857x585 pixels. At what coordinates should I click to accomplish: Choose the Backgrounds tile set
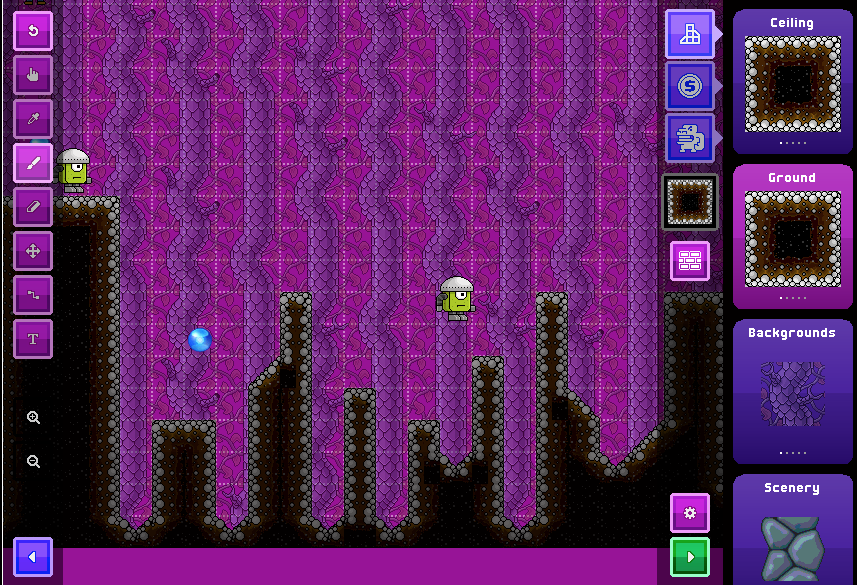click(x=792, y=392)
